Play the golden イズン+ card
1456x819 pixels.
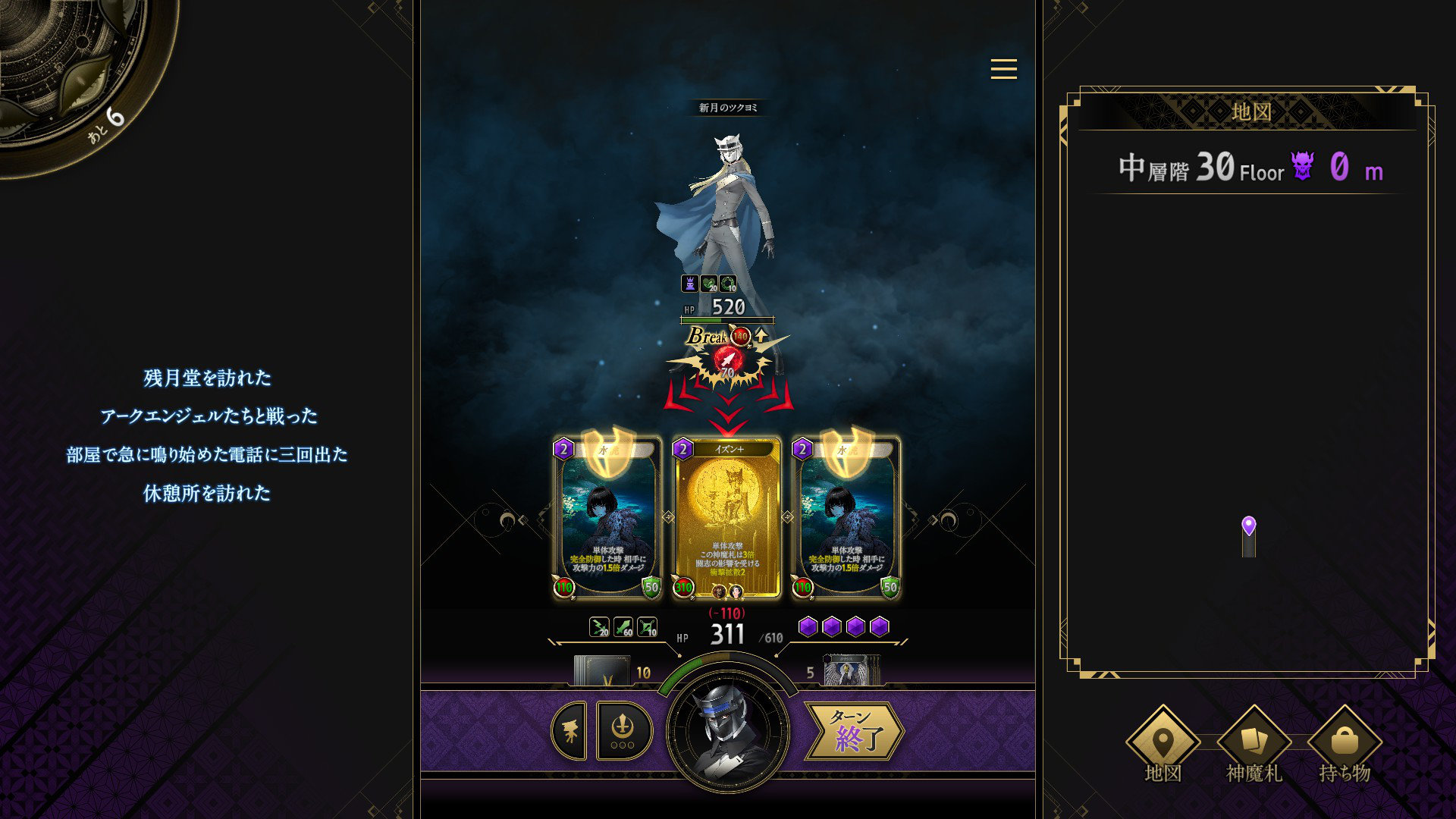coord(727,518)
